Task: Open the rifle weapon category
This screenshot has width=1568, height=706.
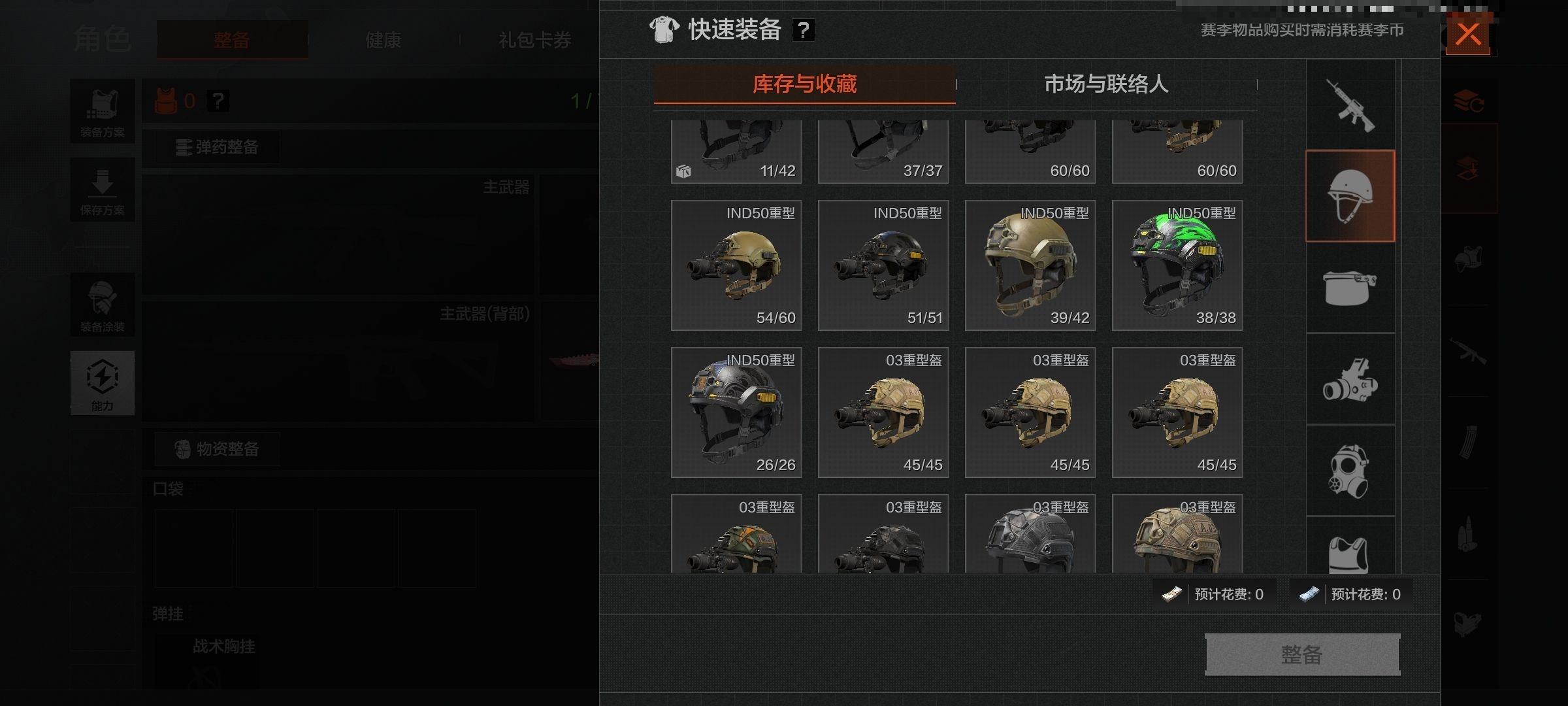Action: point(1350,105)
